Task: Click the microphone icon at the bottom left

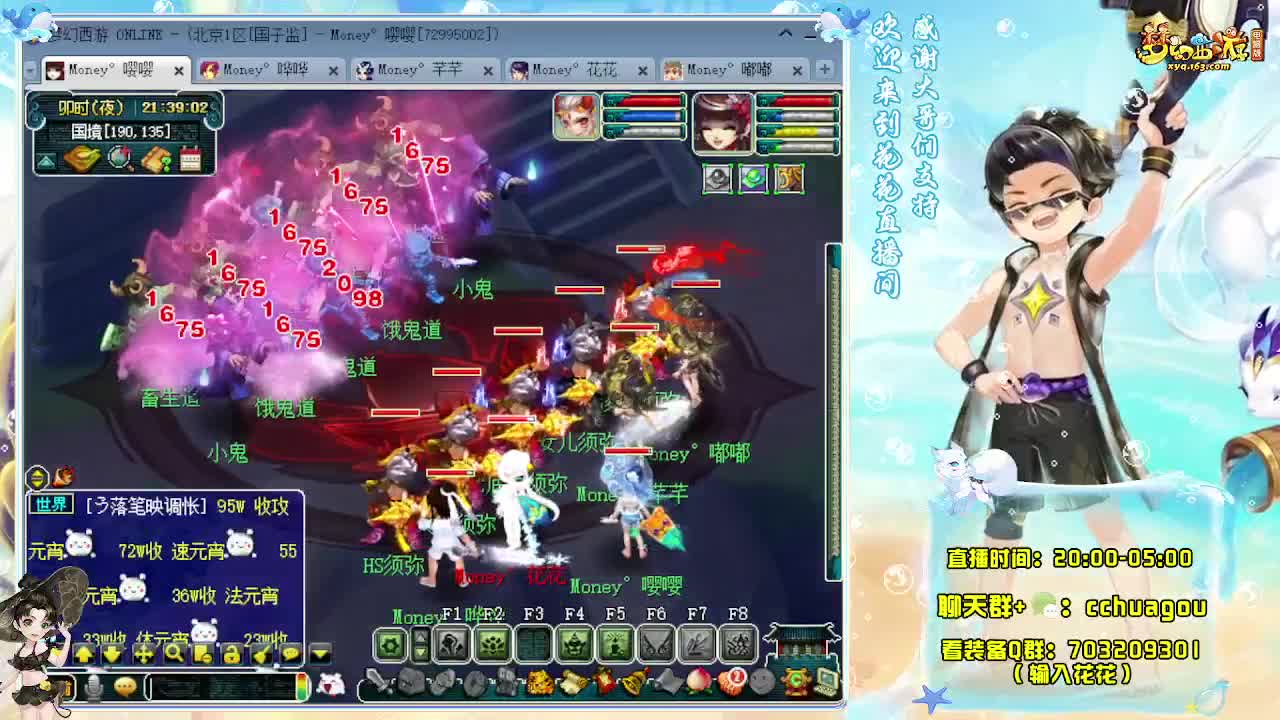Action: 92,686
